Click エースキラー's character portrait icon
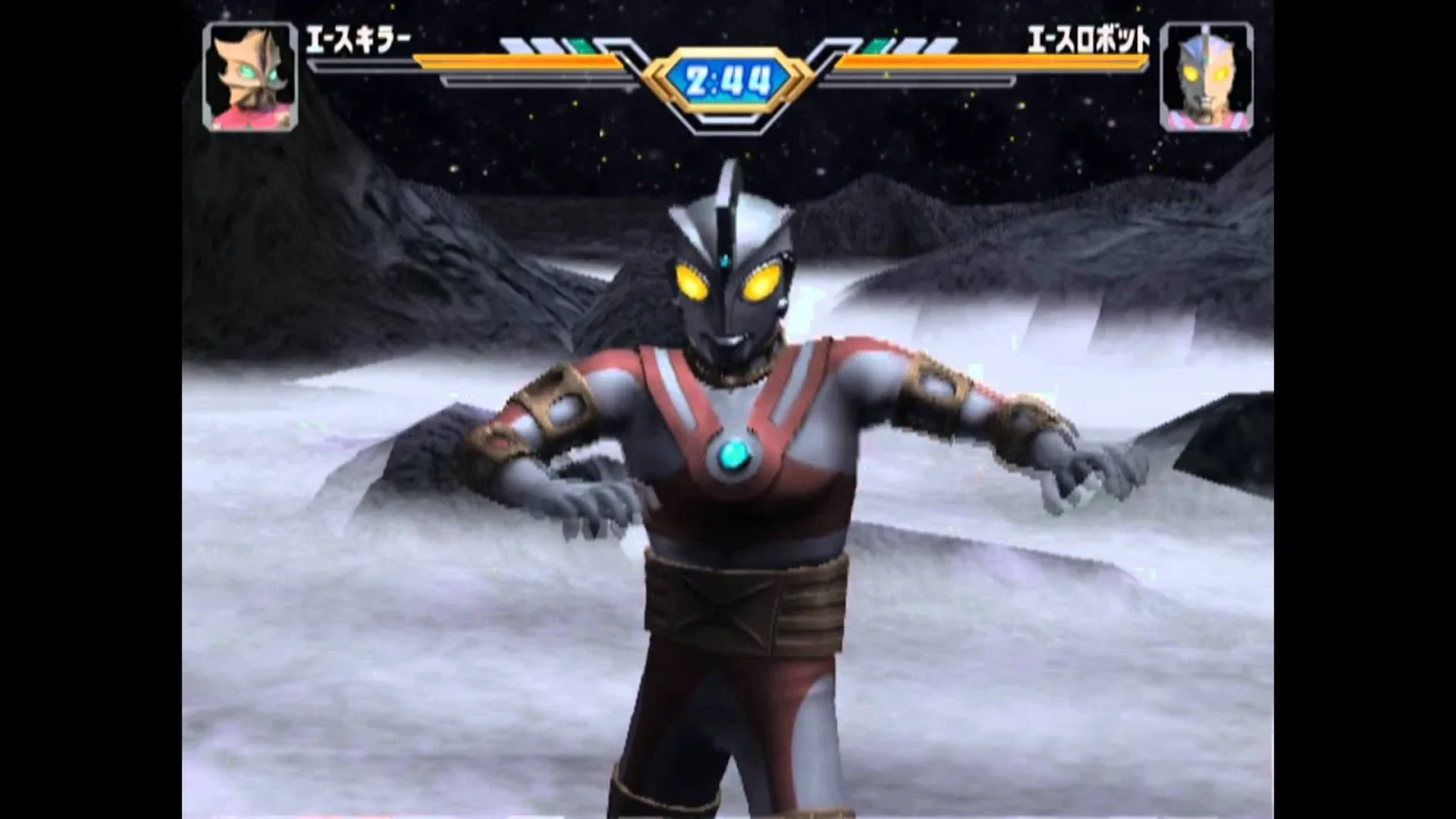This screenshot has width=1456, height=819. click(x=250, y=76)
